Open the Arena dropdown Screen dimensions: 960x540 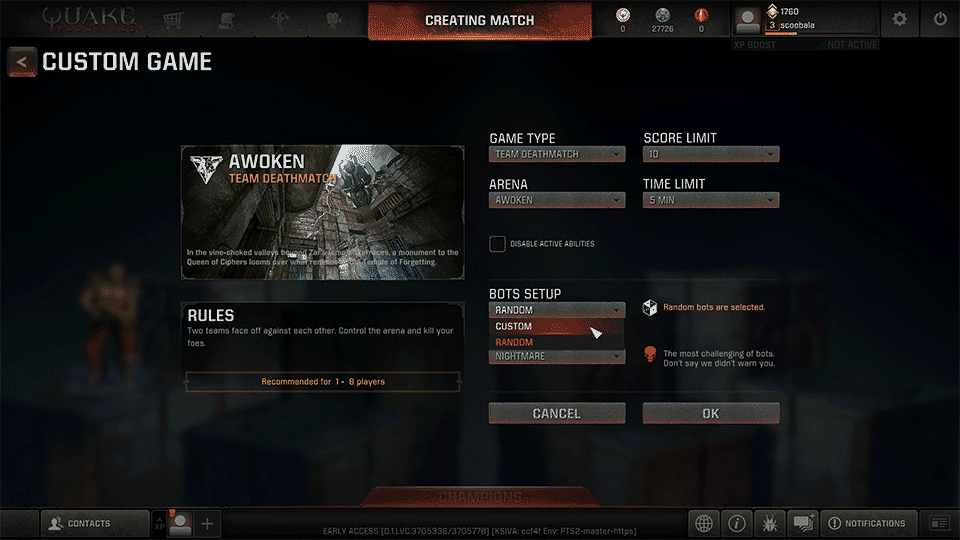[557, 200]
